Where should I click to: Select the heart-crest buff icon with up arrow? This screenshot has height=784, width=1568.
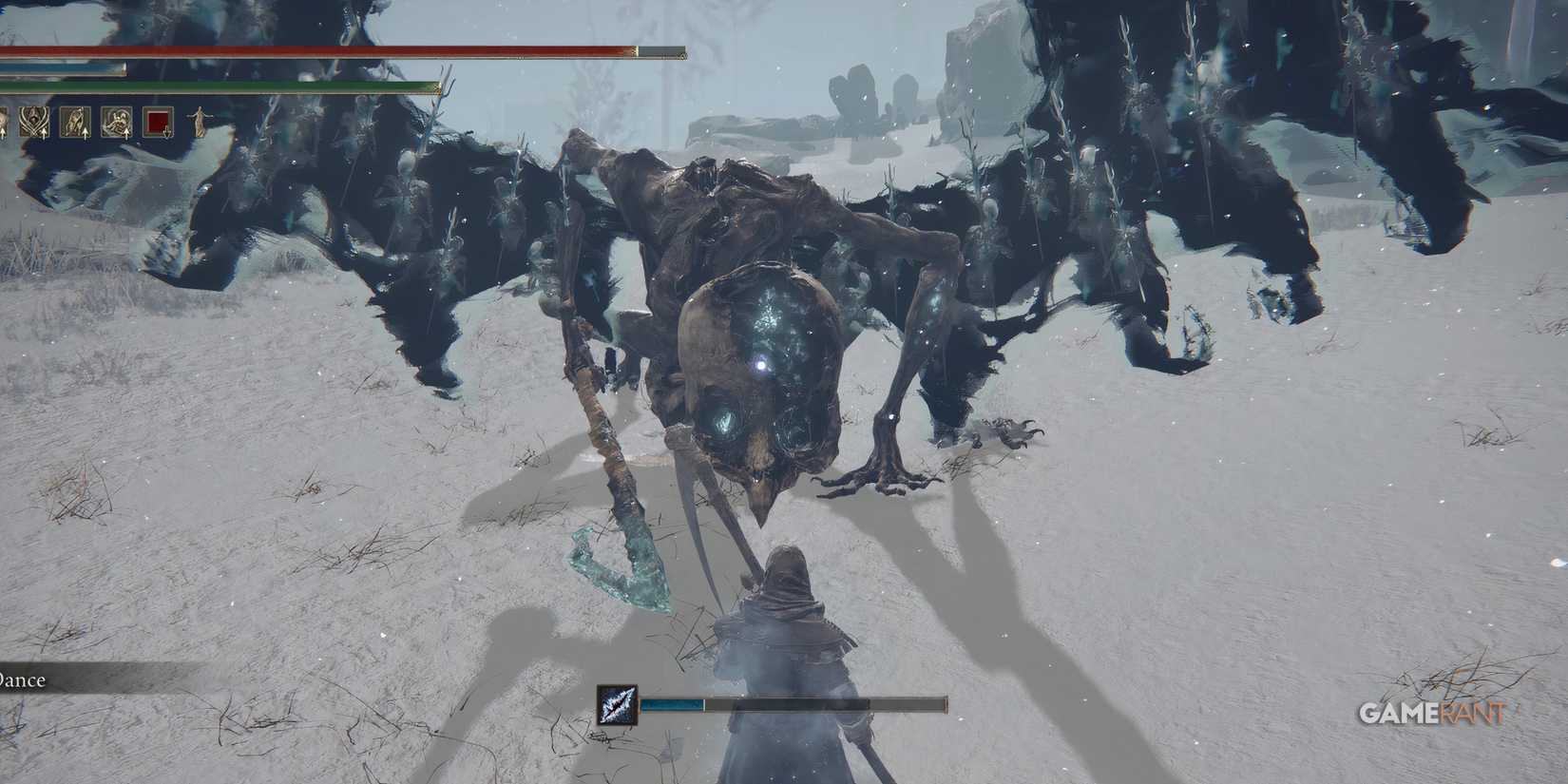33,121
